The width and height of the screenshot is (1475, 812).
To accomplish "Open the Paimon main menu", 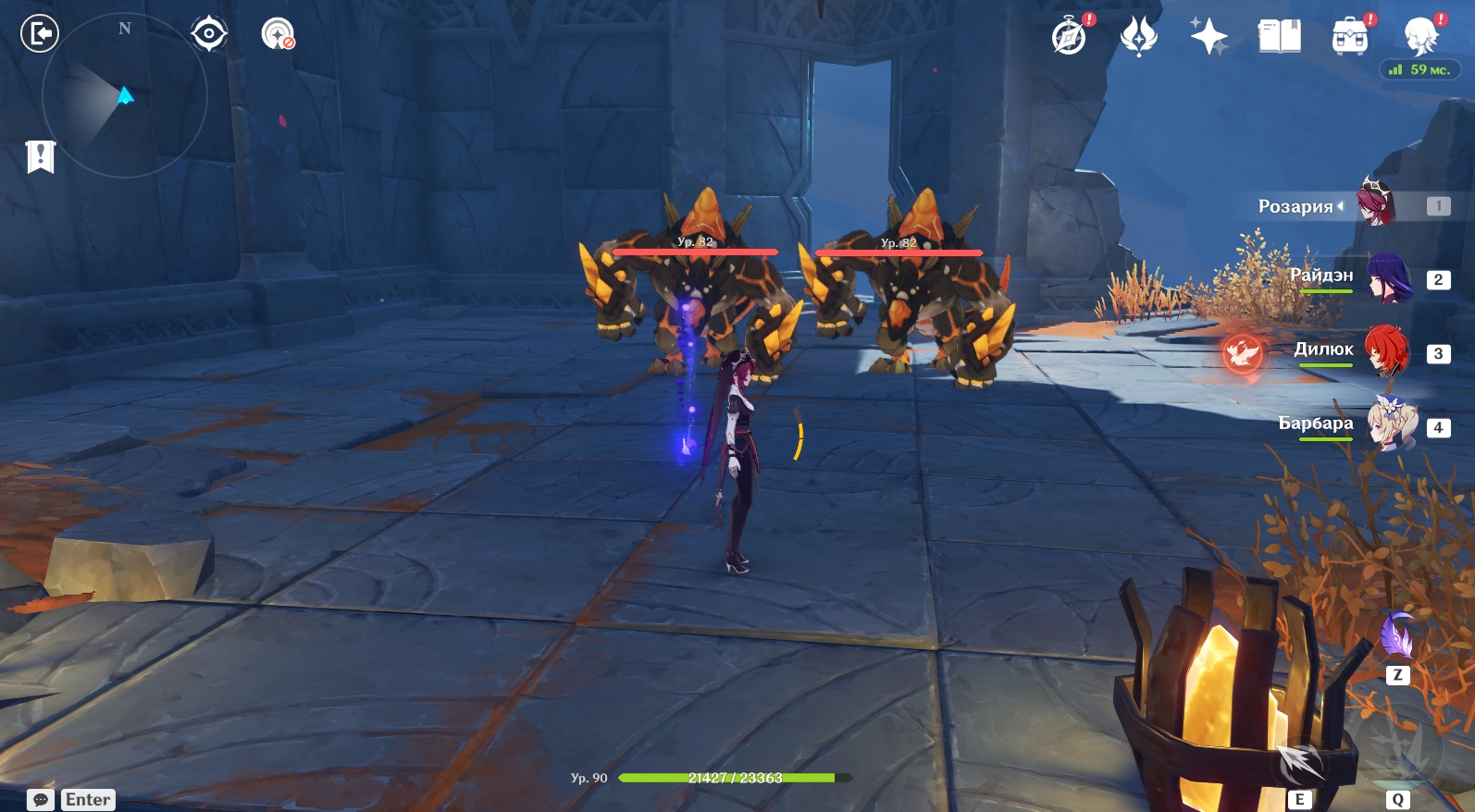I will pyautogui.click(x=1419, y=37).
